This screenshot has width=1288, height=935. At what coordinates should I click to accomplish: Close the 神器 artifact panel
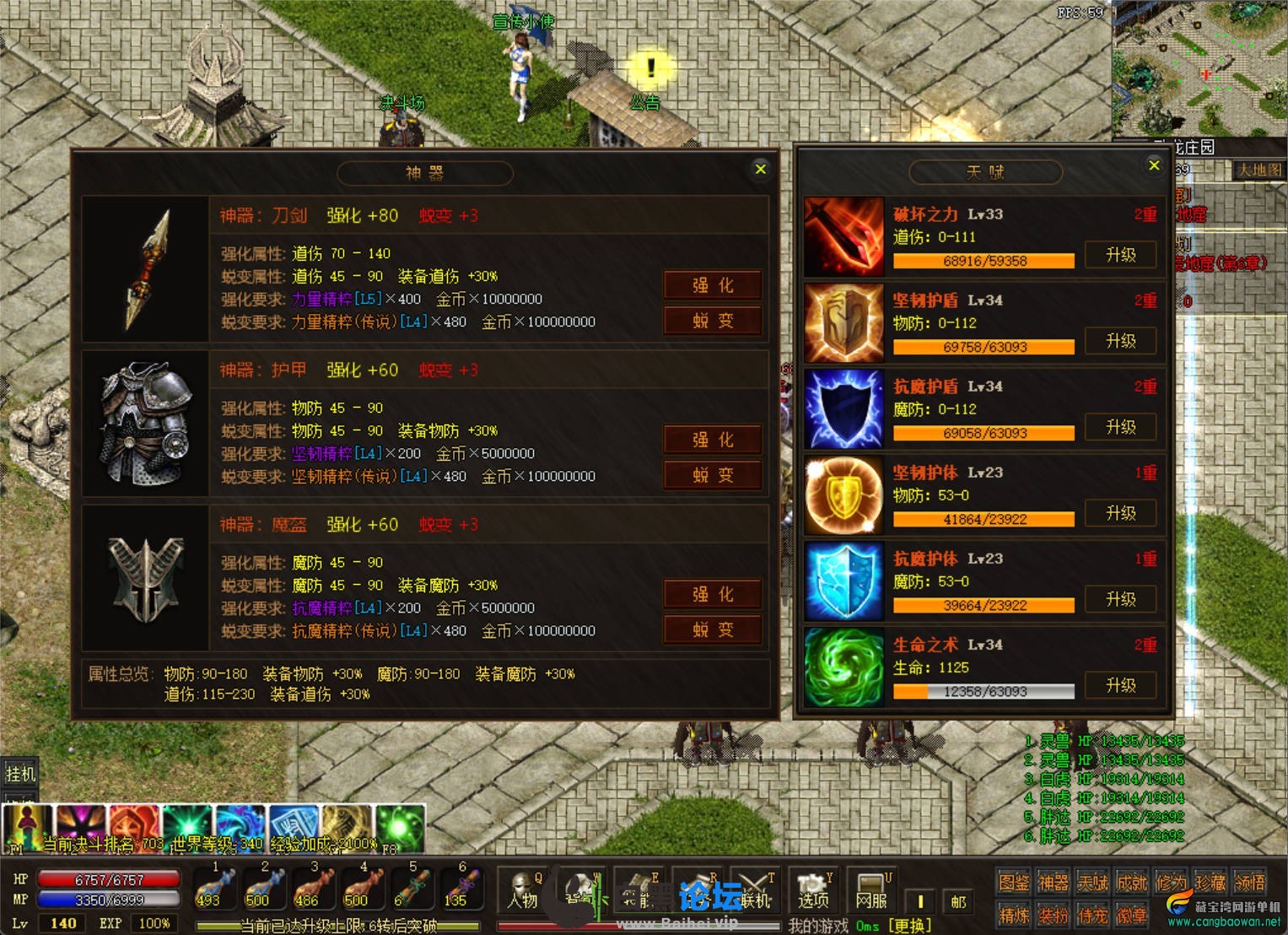[x=760, y=169]
